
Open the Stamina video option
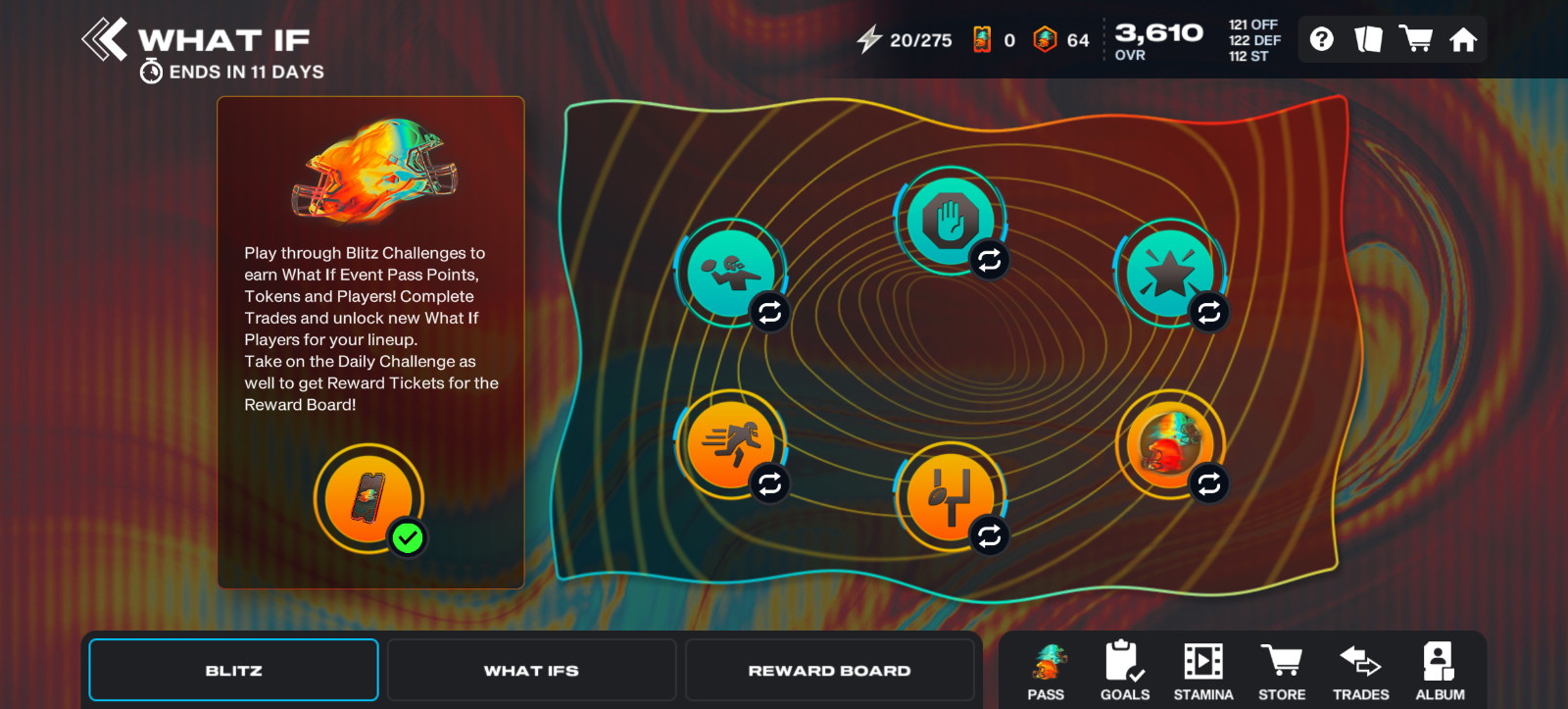point(1203,672)
